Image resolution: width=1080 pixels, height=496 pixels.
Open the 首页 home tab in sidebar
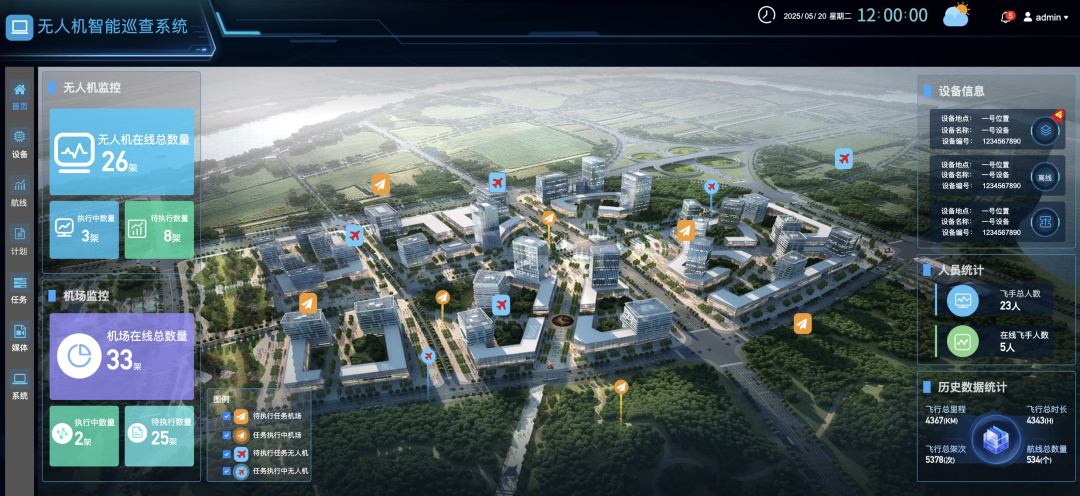click(x=19, y=95)
